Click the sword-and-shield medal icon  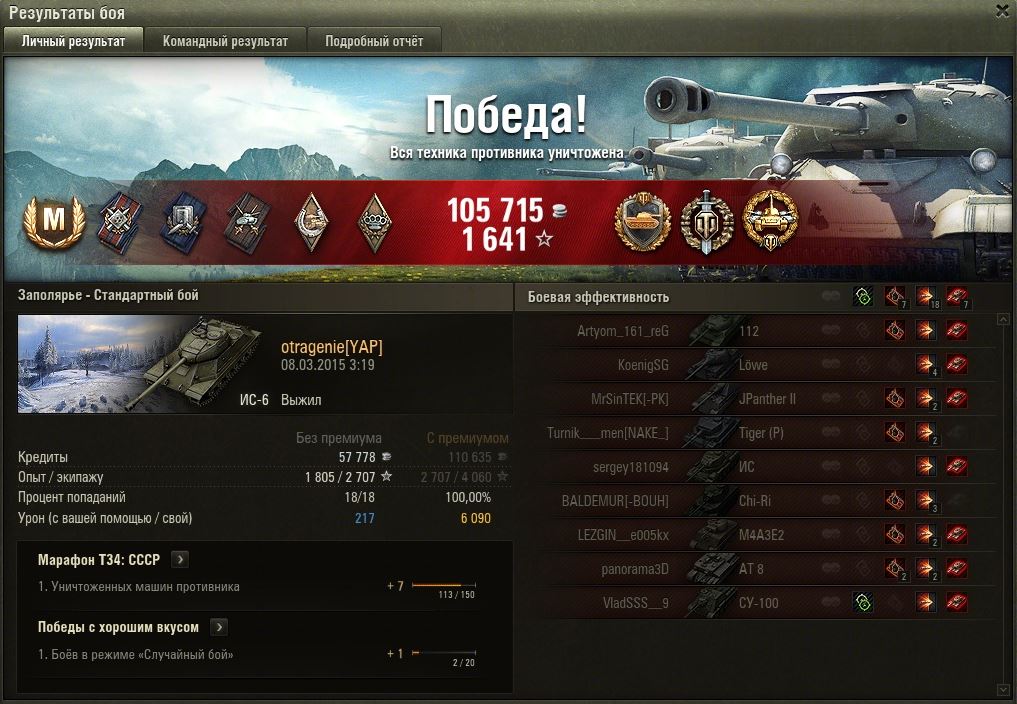(707, 222)
